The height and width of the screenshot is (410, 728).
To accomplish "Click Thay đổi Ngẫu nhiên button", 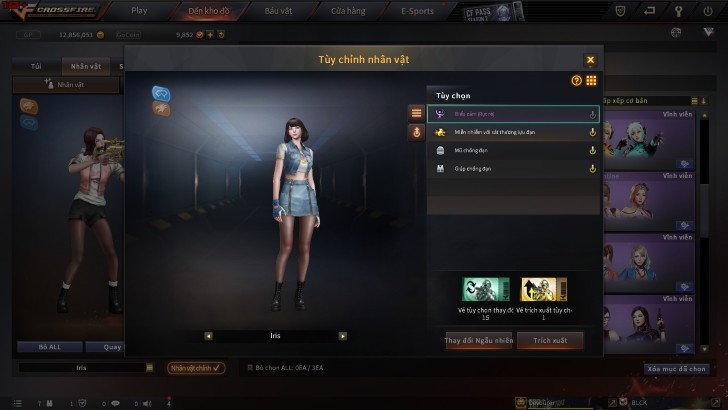I will [478, 340].
